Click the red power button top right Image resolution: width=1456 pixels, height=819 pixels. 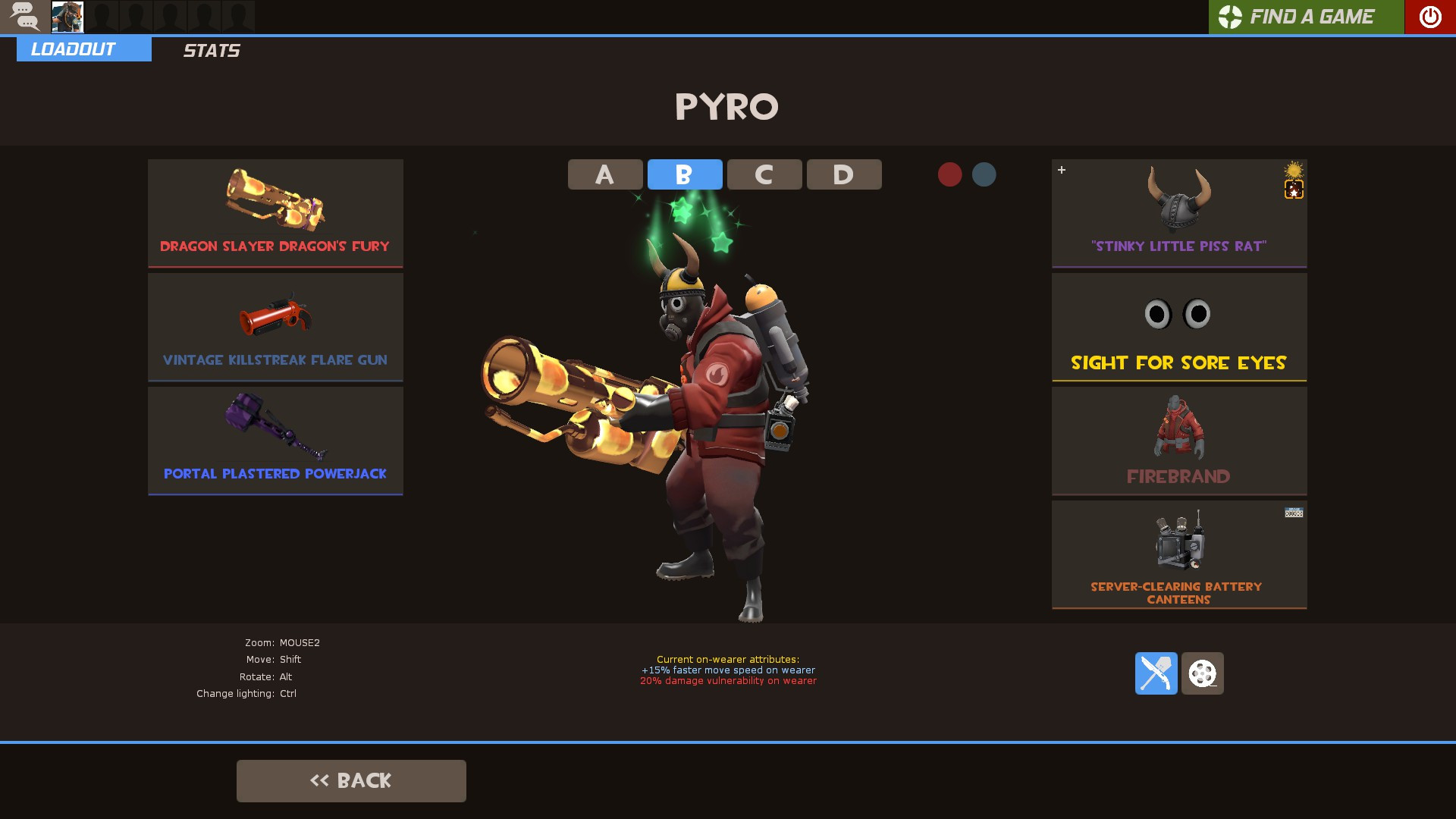click(1429, 16)
